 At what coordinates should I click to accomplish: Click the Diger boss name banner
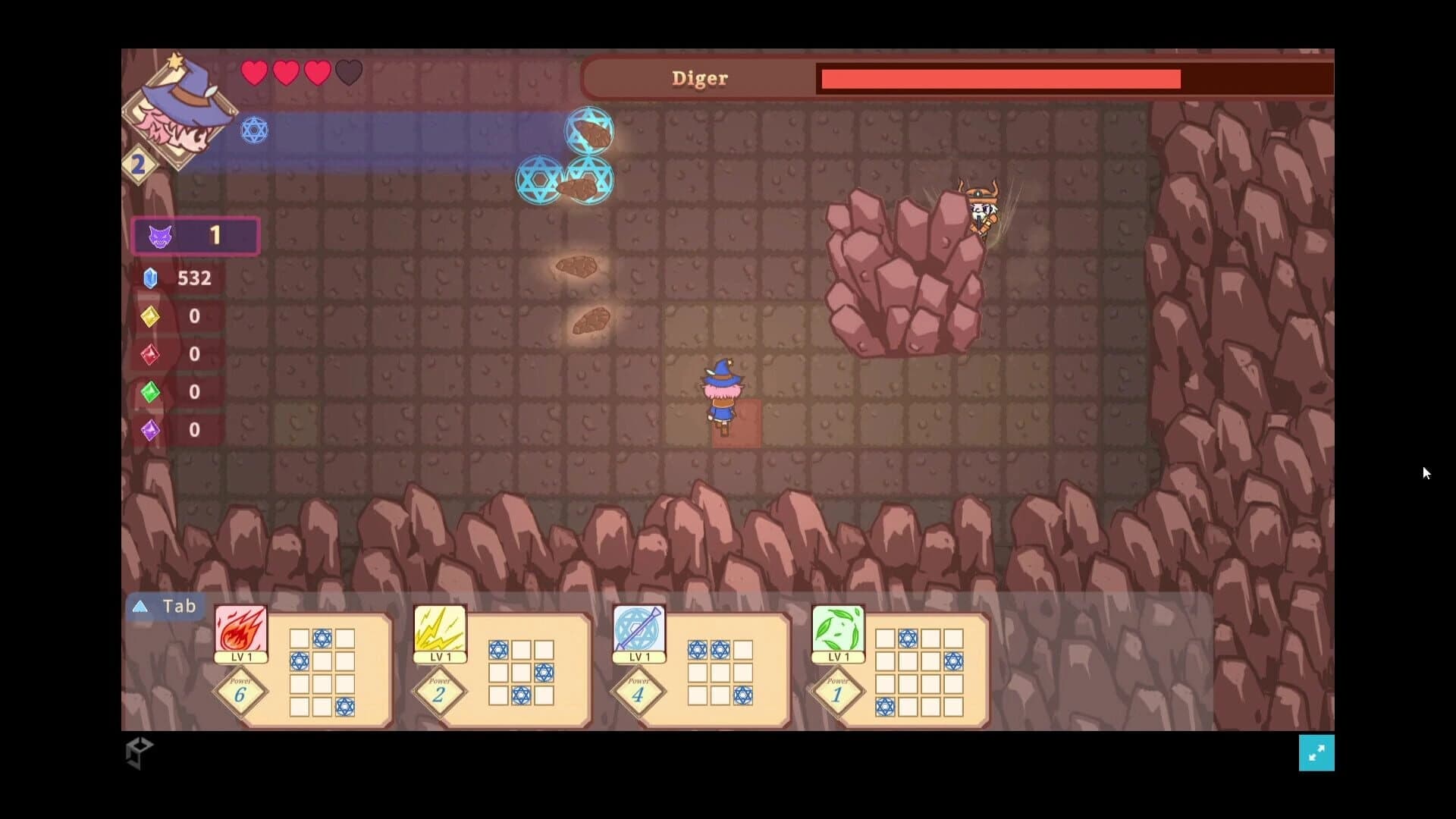click(699, 78)
